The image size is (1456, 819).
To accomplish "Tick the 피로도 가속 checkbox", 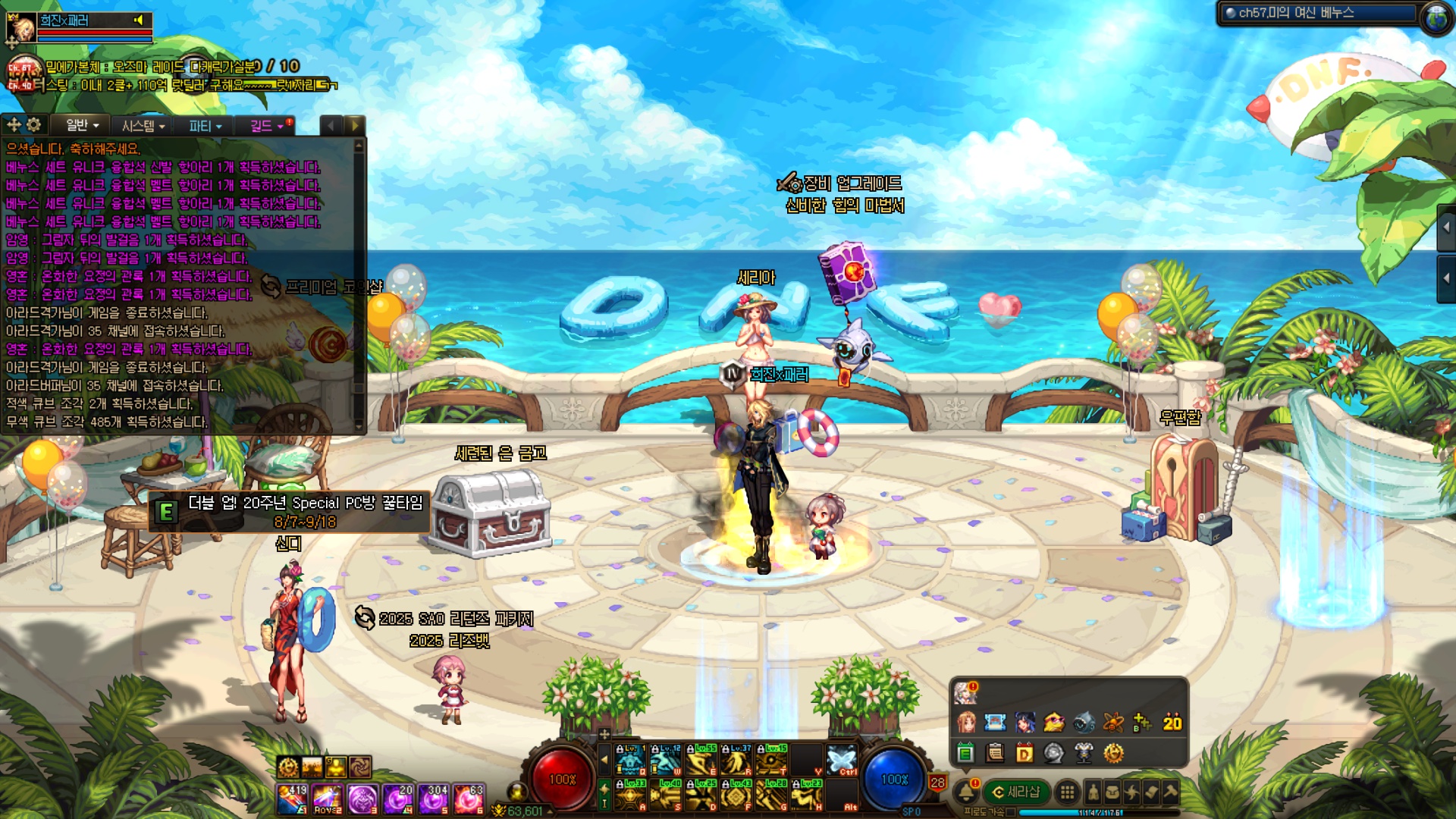I will 1011,812.
